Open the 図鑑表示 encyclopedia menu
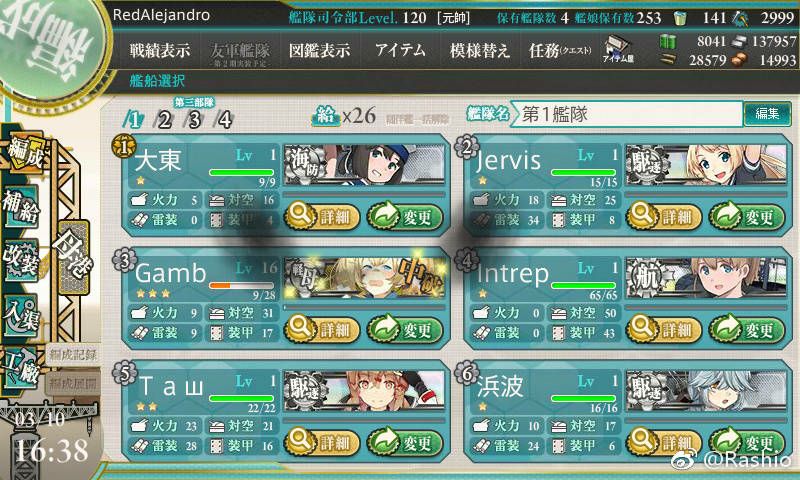The height and width of the screenshot is (480, 800). [x=319, y=50]
